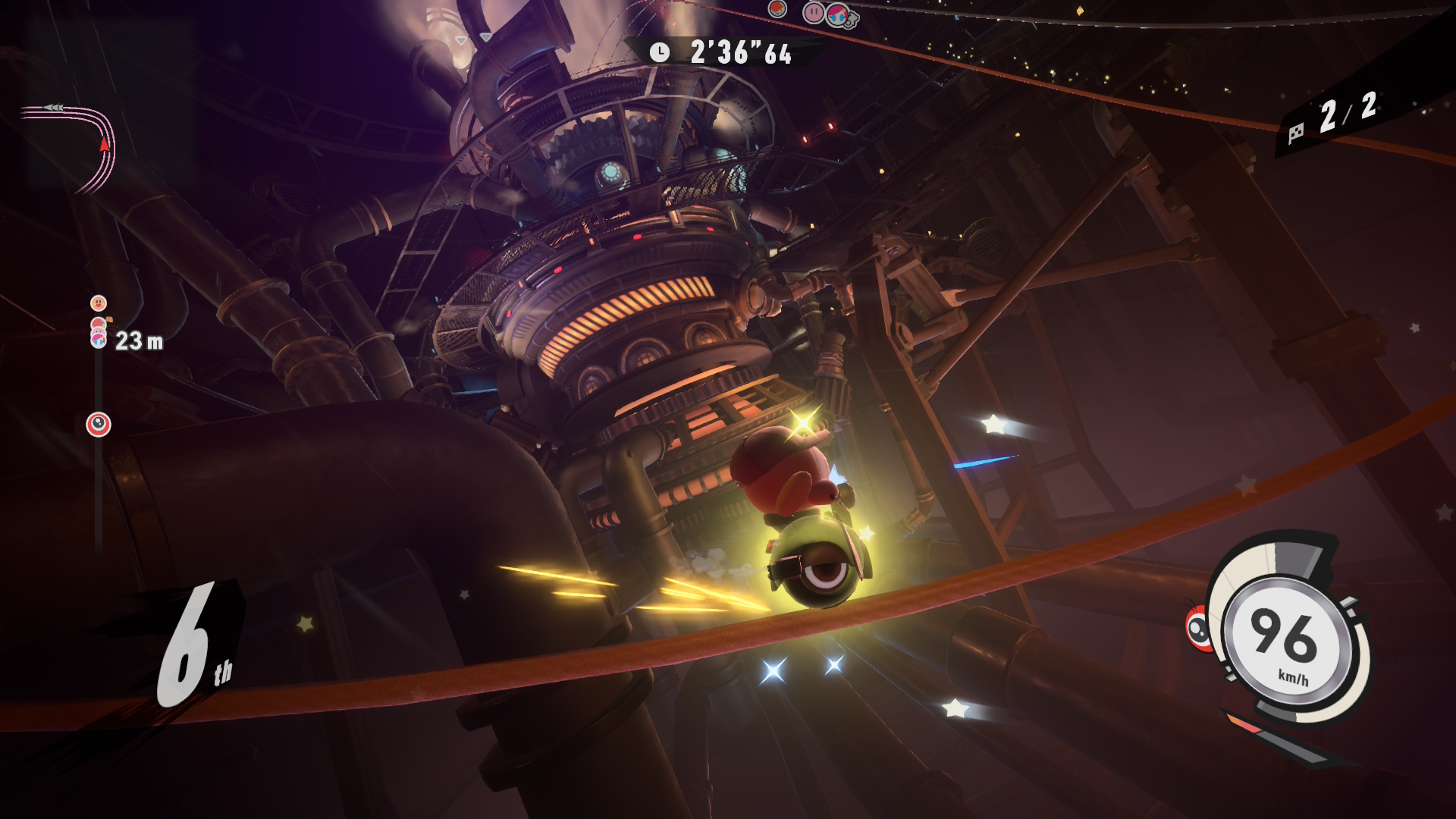This screenshot has height=819, width=1456.
Task: Select the pink-haired racer icon at top
Action: point(837,14)
